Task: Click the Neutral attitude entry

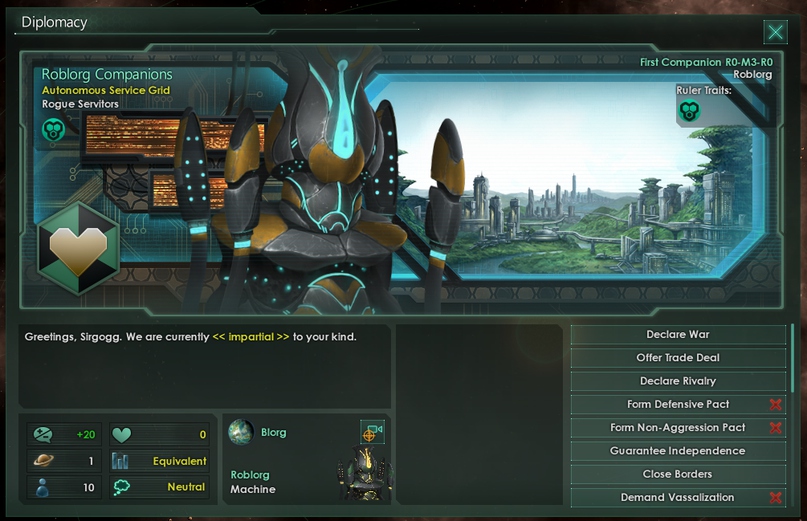Action: click(159, 488)
